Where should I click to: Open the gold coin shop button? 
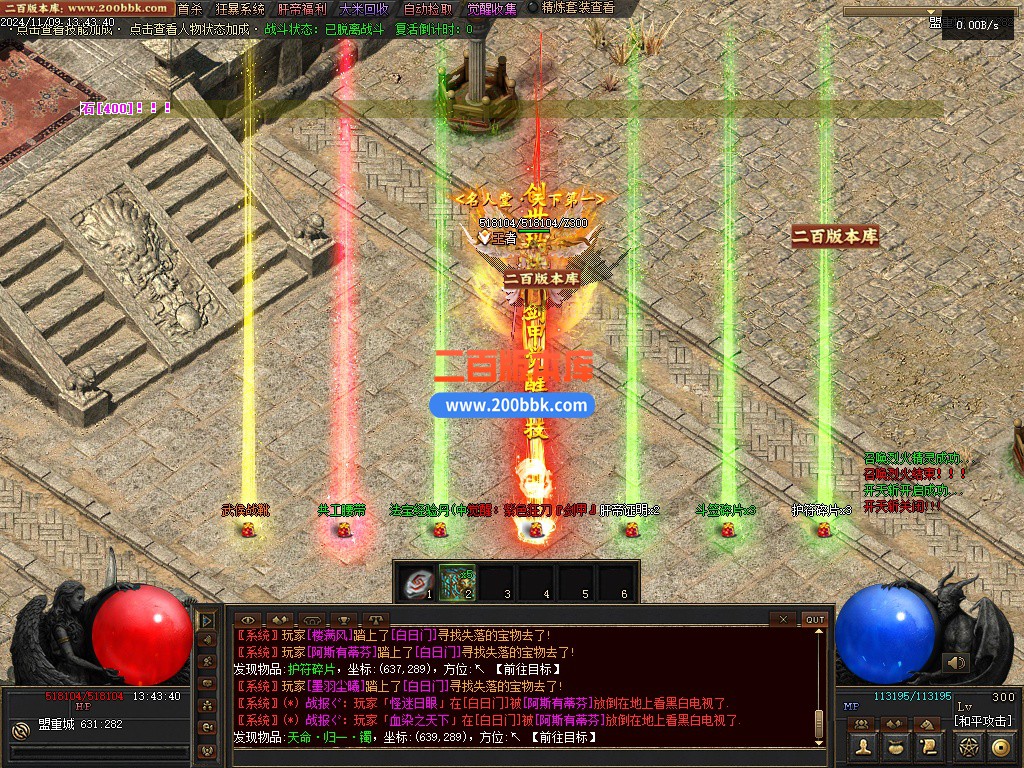click(x=1001, y=746)
